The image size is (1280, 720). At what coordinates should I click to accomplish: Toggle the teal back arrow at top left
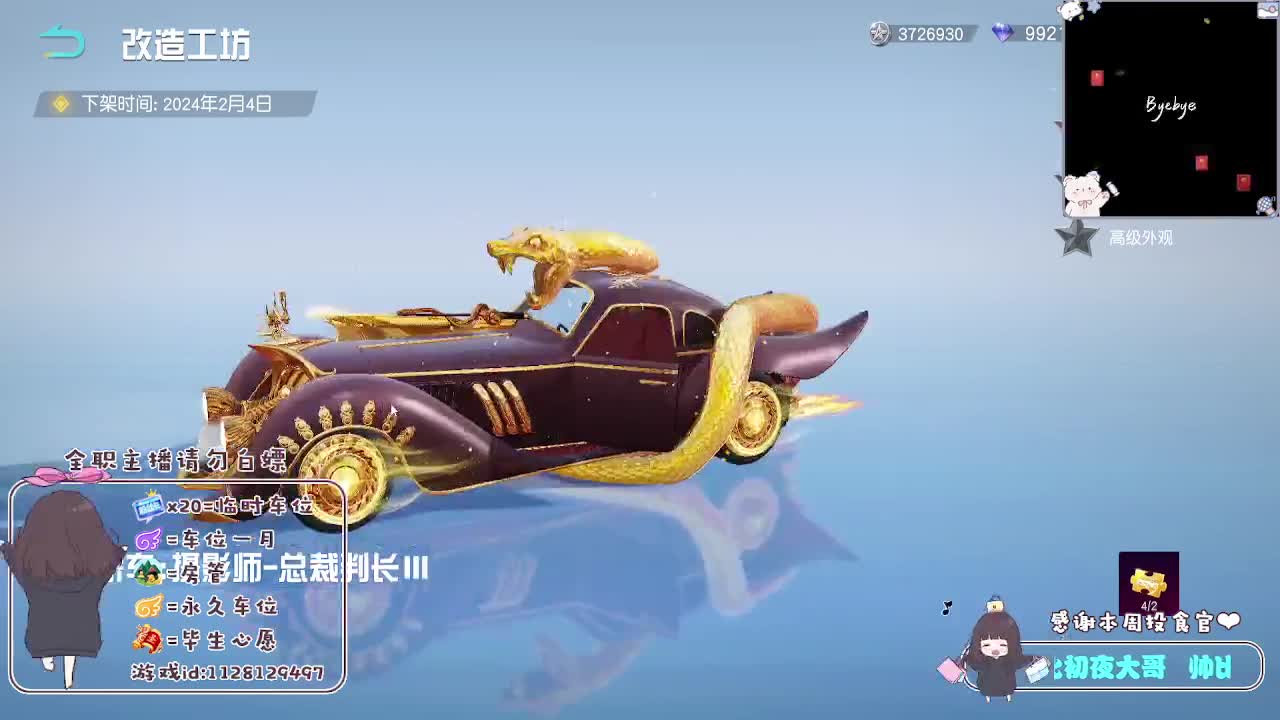(63, 41)
